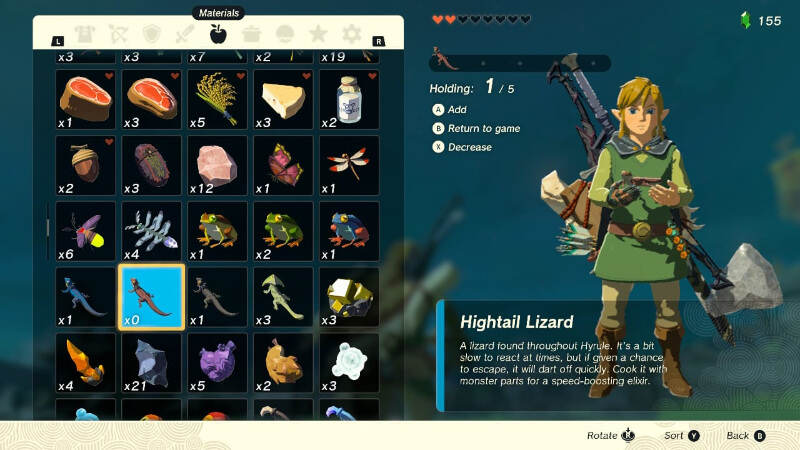Pick the blue frog slot
The width and height of the screenshot is (800, 450).
pos(349,231)
